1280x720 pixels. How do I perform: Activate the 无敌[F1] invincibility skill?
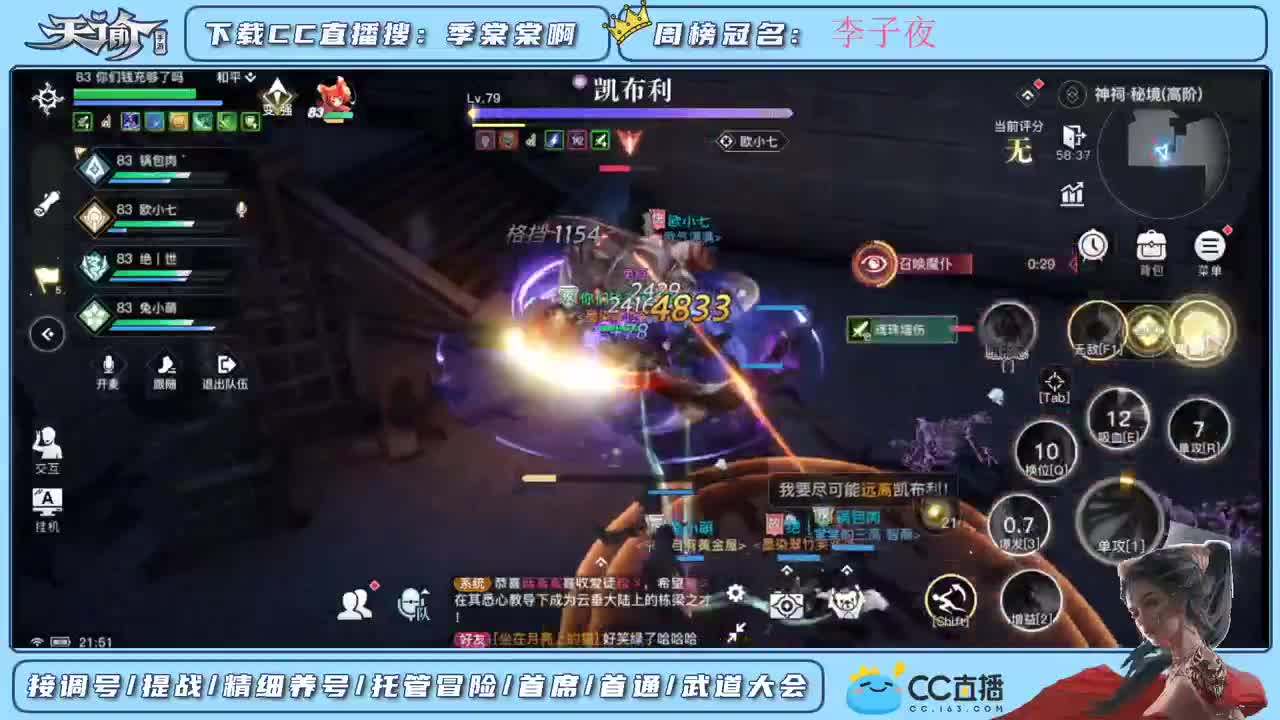[x=1097, y=330]
